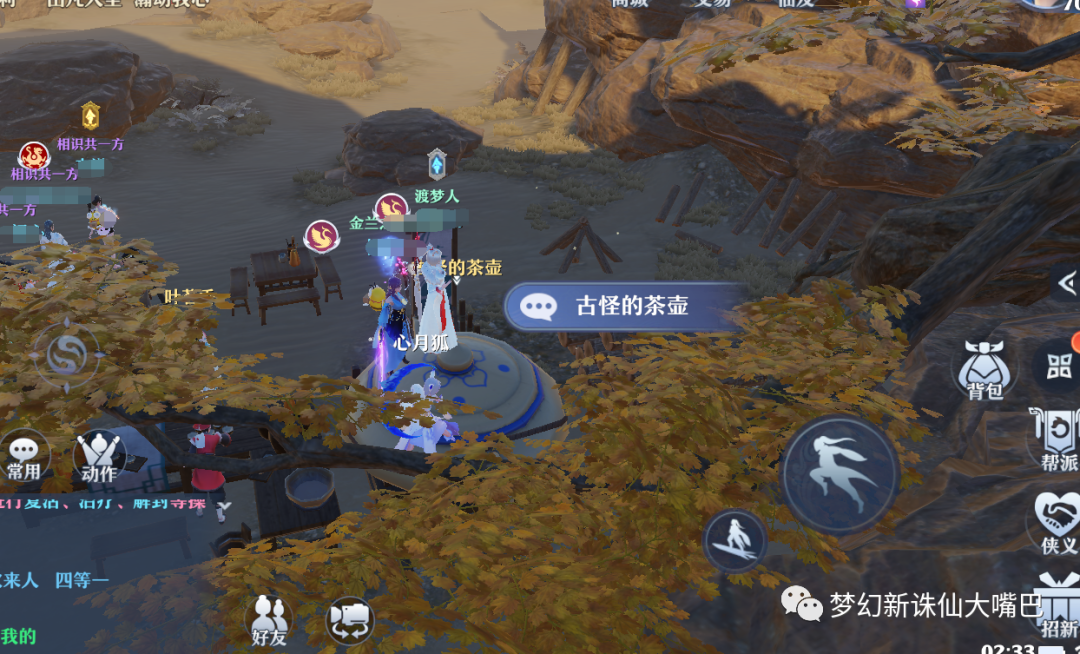Collapse the right-side menu with the arrow

[1066, 284]
